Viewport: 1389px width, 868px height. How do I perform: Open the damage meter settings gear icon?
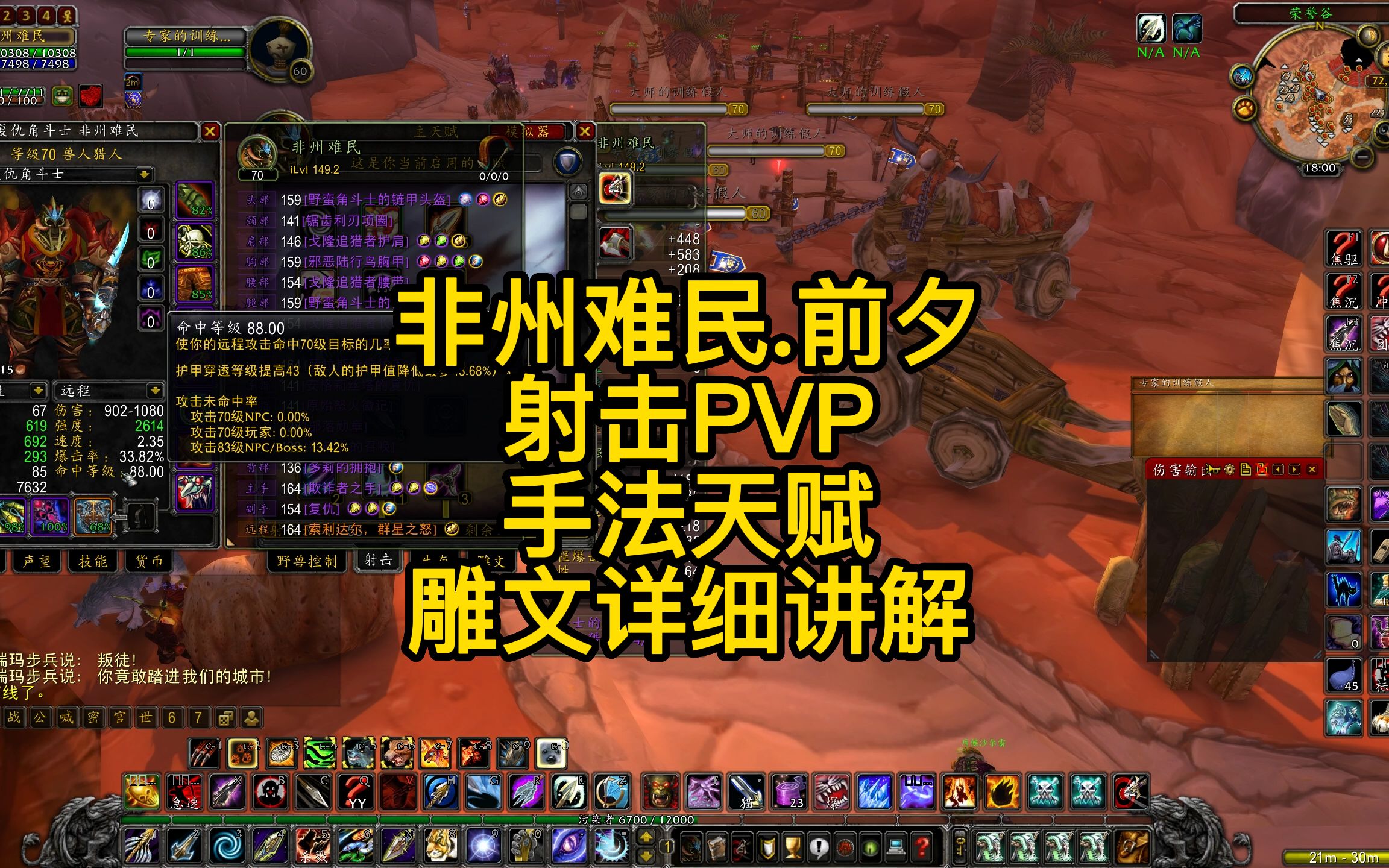click(1230, 469)
